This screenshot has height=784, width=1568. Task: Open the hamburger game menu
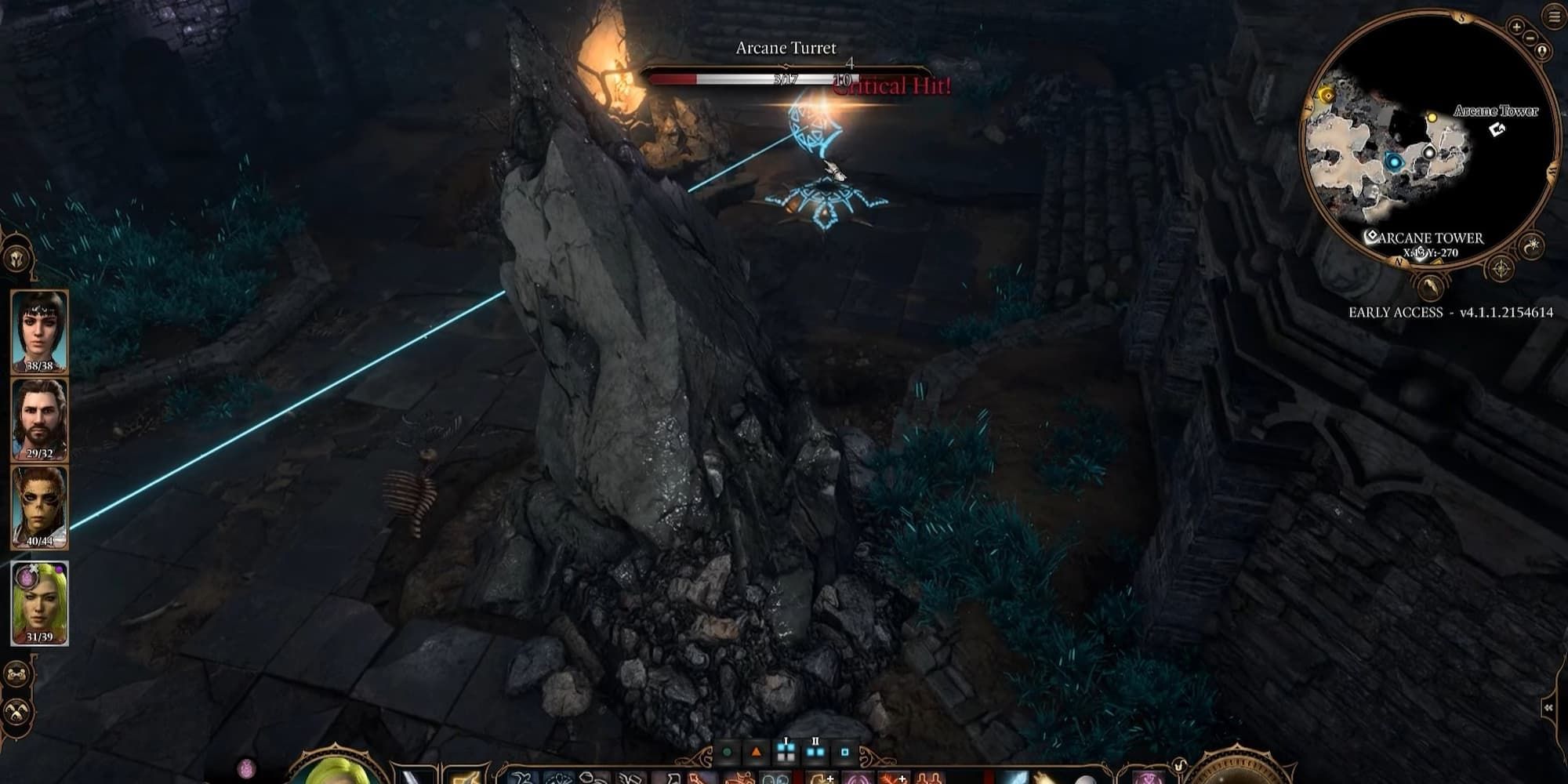coord(1555,16)
